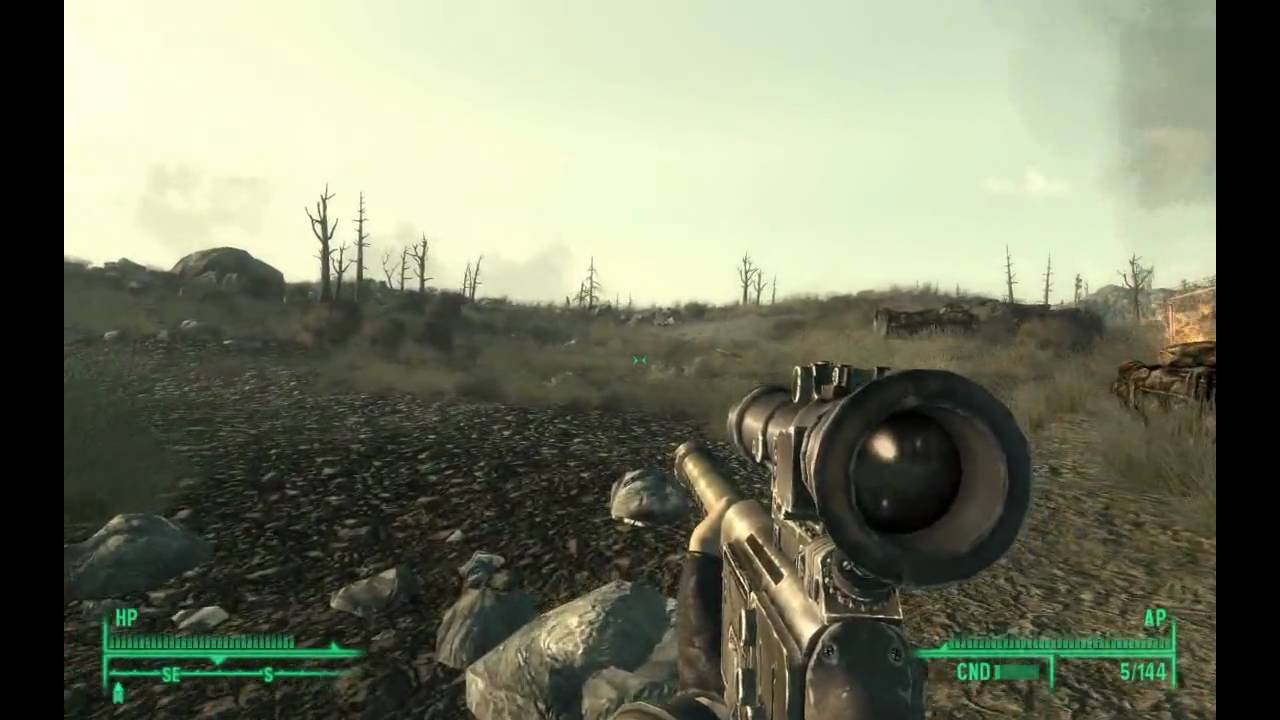Click the S marker on the compass
The height and width of the screenshot is (720, 1280).
[x=267, y=675]
